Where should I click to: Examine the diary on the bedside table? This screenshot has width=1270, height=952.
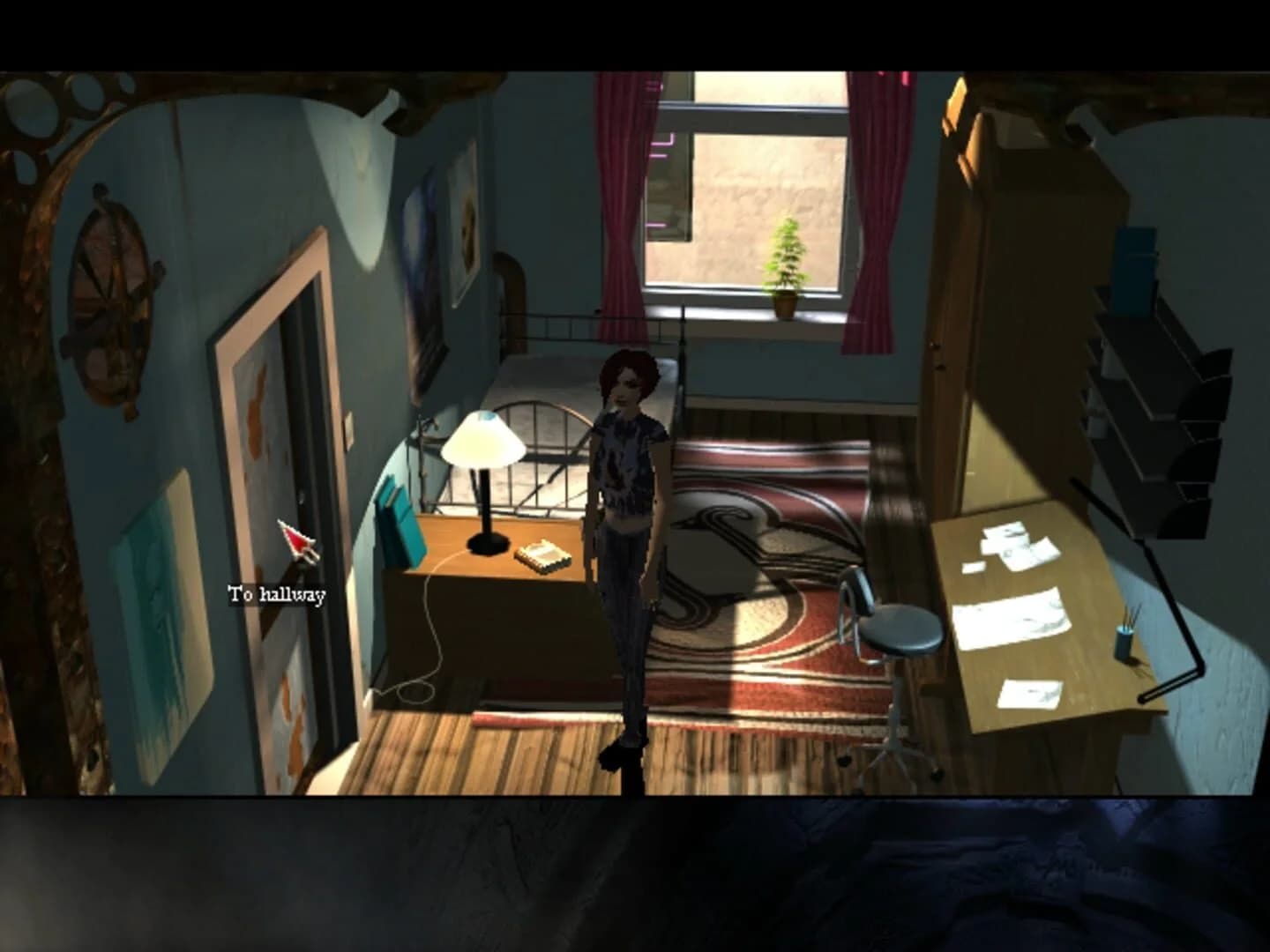point(542,554)
